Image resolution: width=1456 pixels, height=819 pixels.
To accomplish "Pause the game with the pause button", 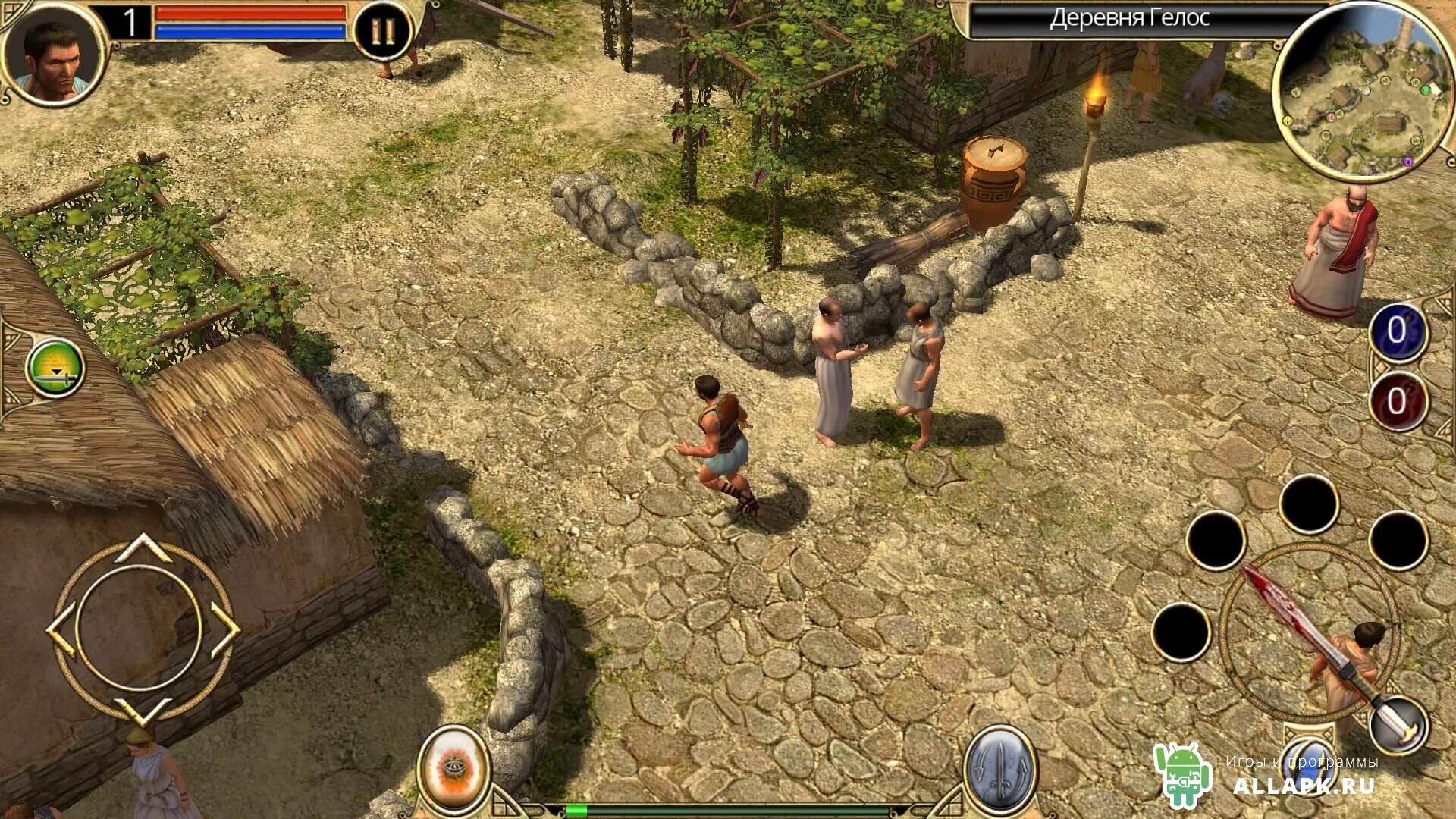I will coord(383,32).
